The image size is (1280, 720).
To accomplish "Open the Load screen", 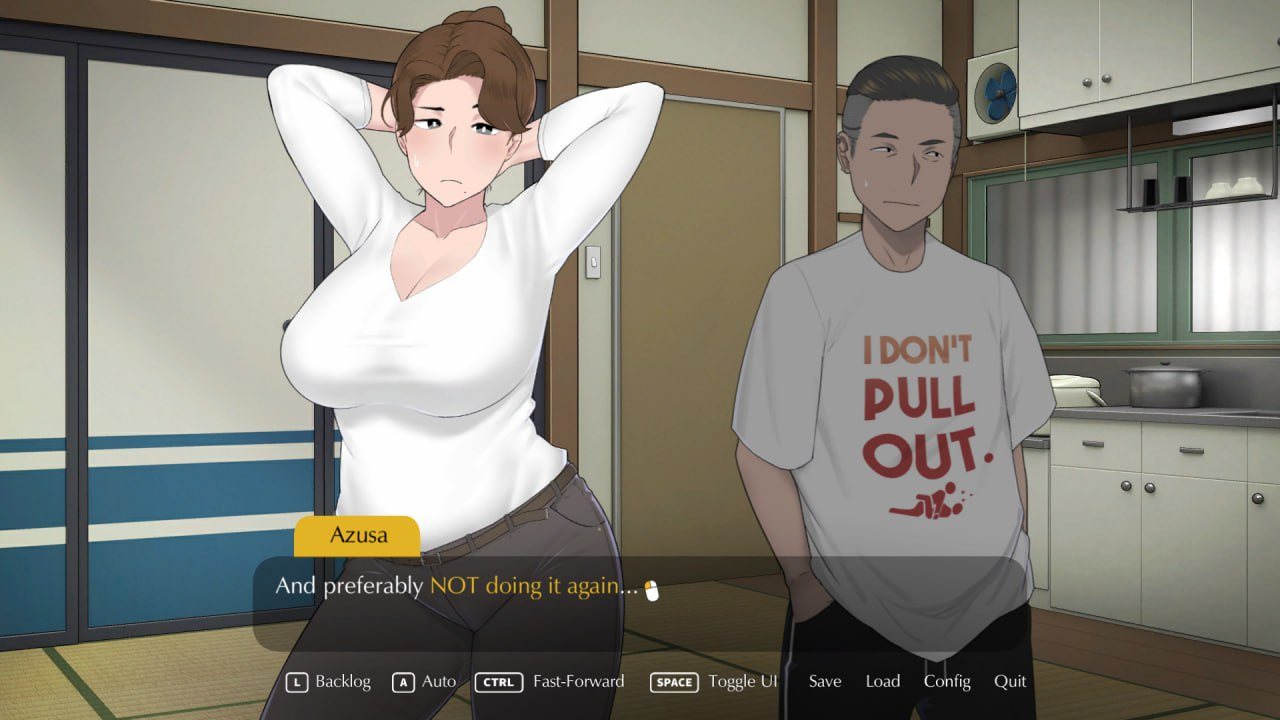I will [x=883, y=681].
